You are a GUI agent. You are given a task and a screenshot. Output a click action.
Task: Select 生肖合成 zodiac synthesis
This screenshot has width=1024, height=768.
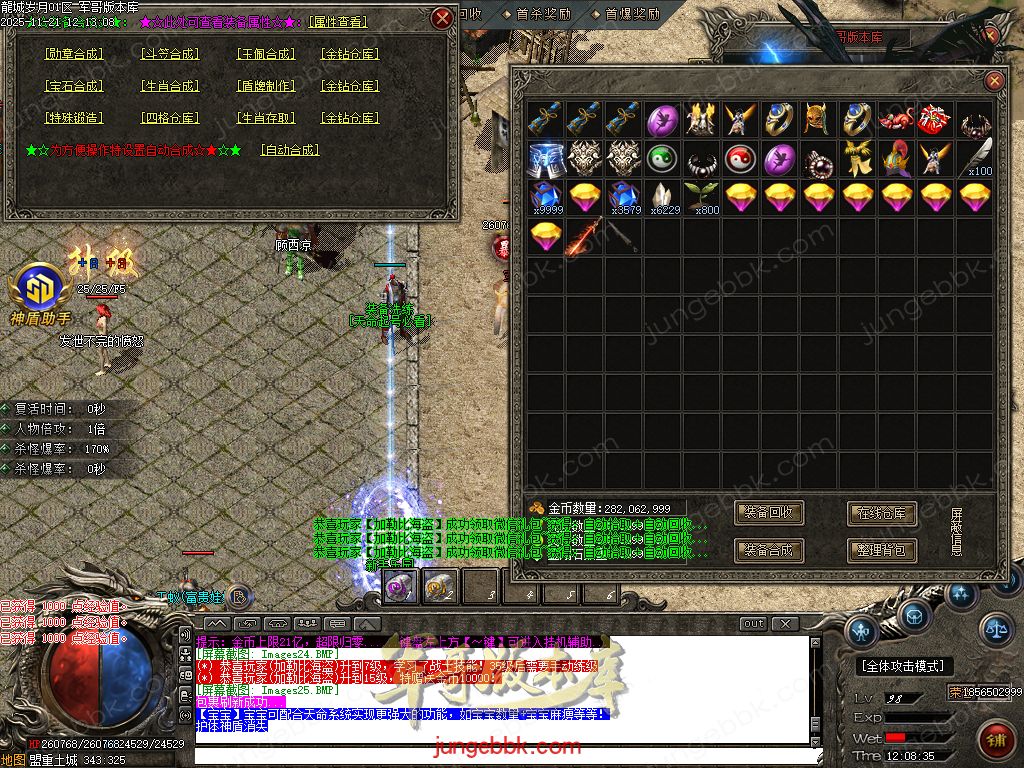[x=170, y=86]
